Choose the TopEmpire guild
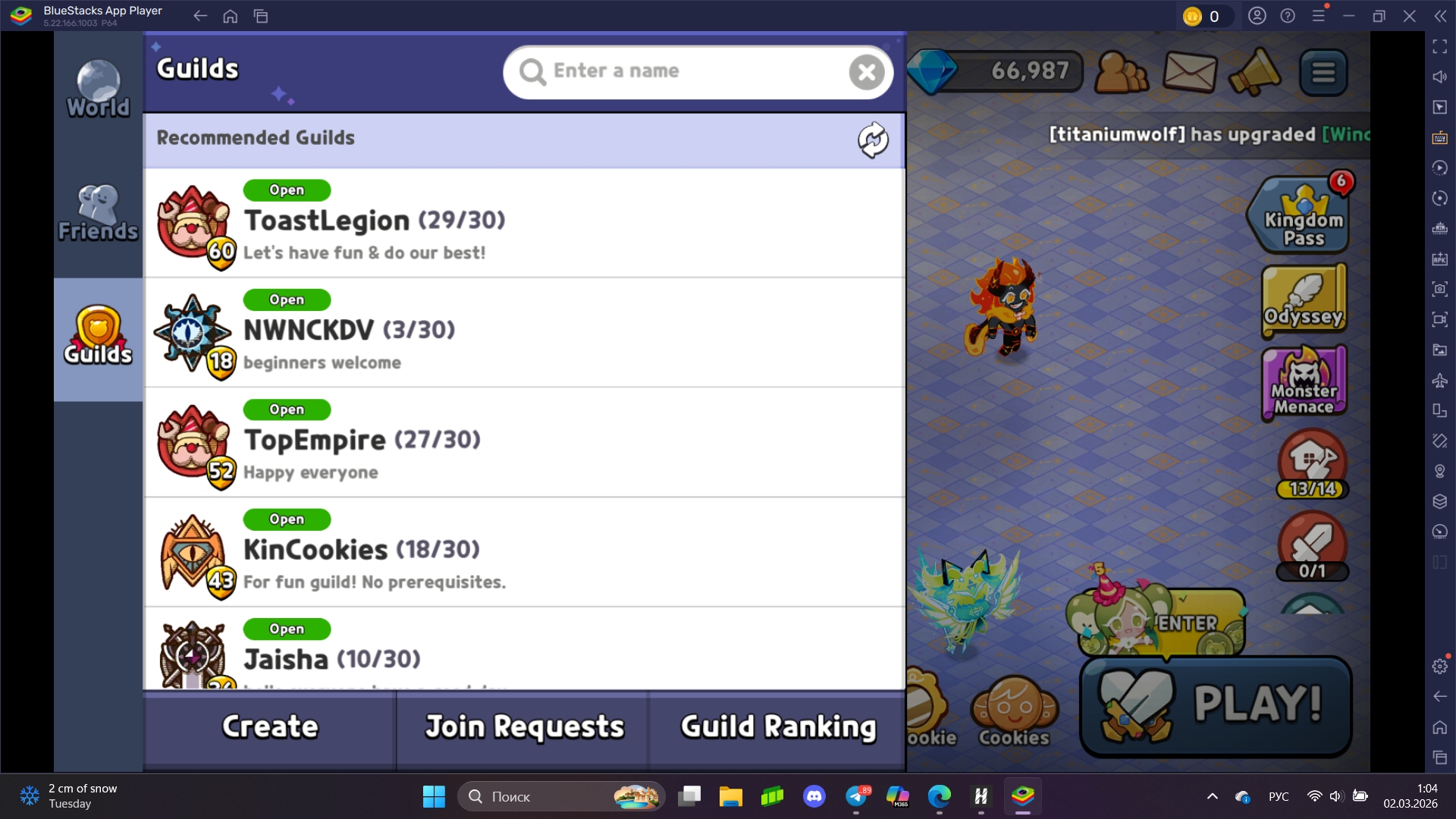 point(523,442)
